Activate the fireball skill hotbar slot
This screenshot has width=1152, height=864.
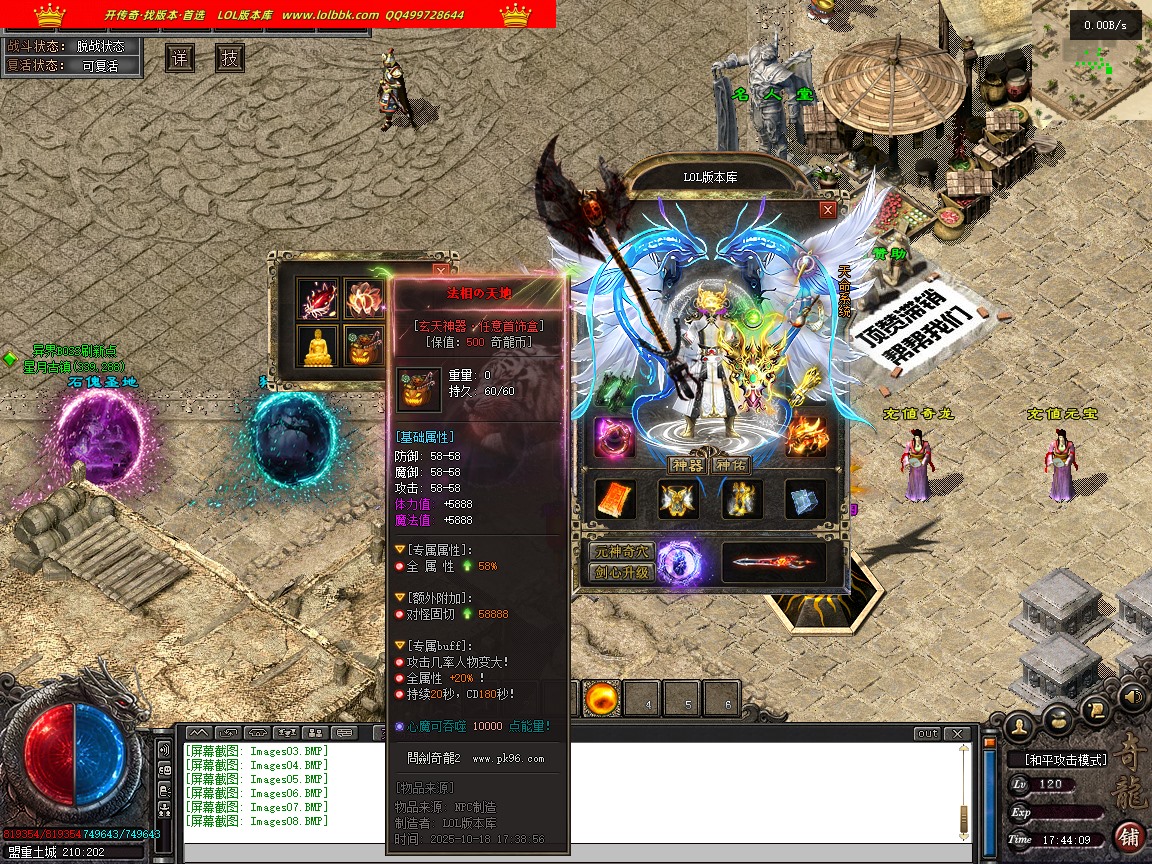(x=601, y=697)
